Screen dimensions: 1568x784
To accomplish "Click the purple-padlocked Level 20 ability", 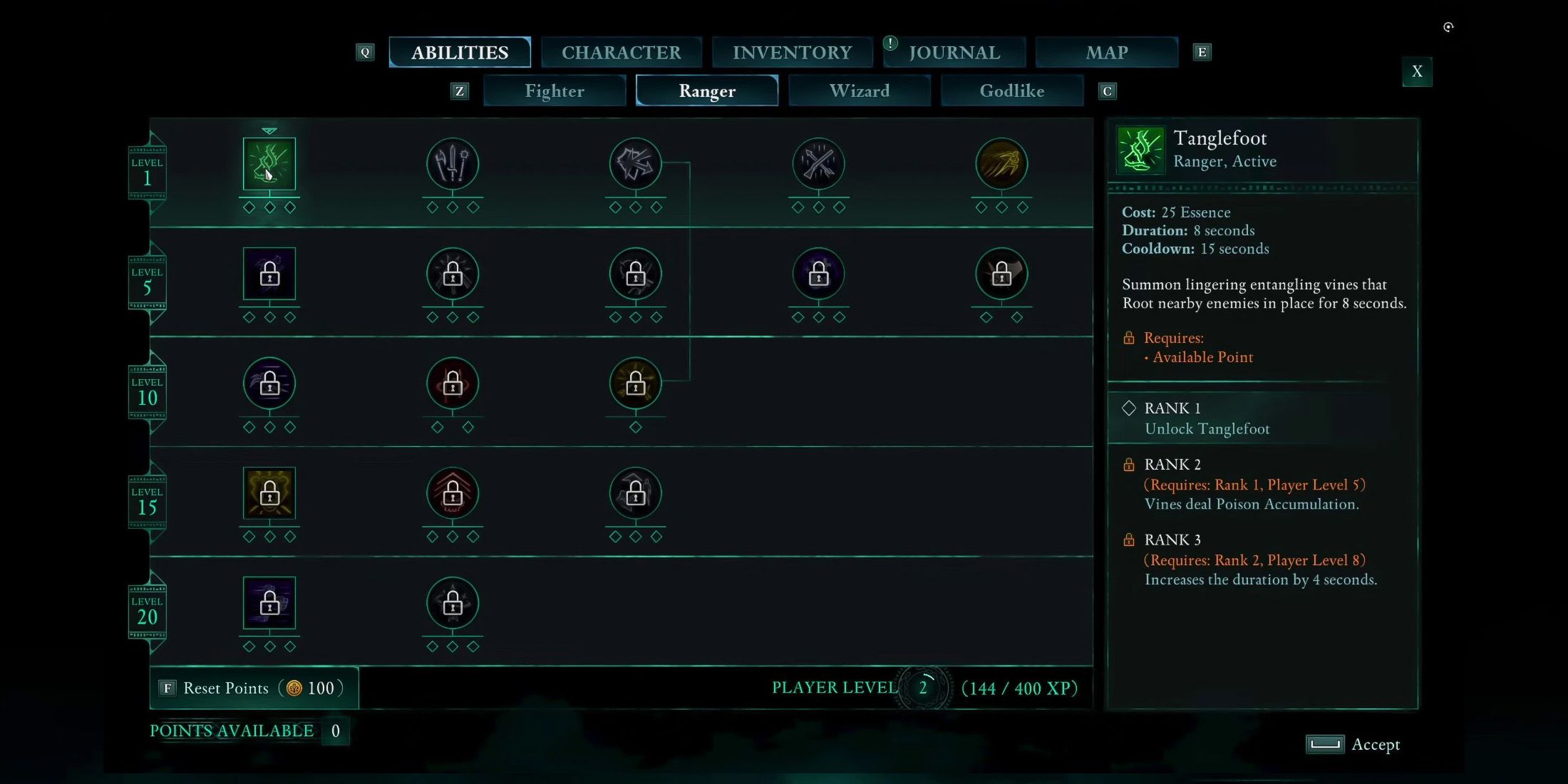I will 269,604.
